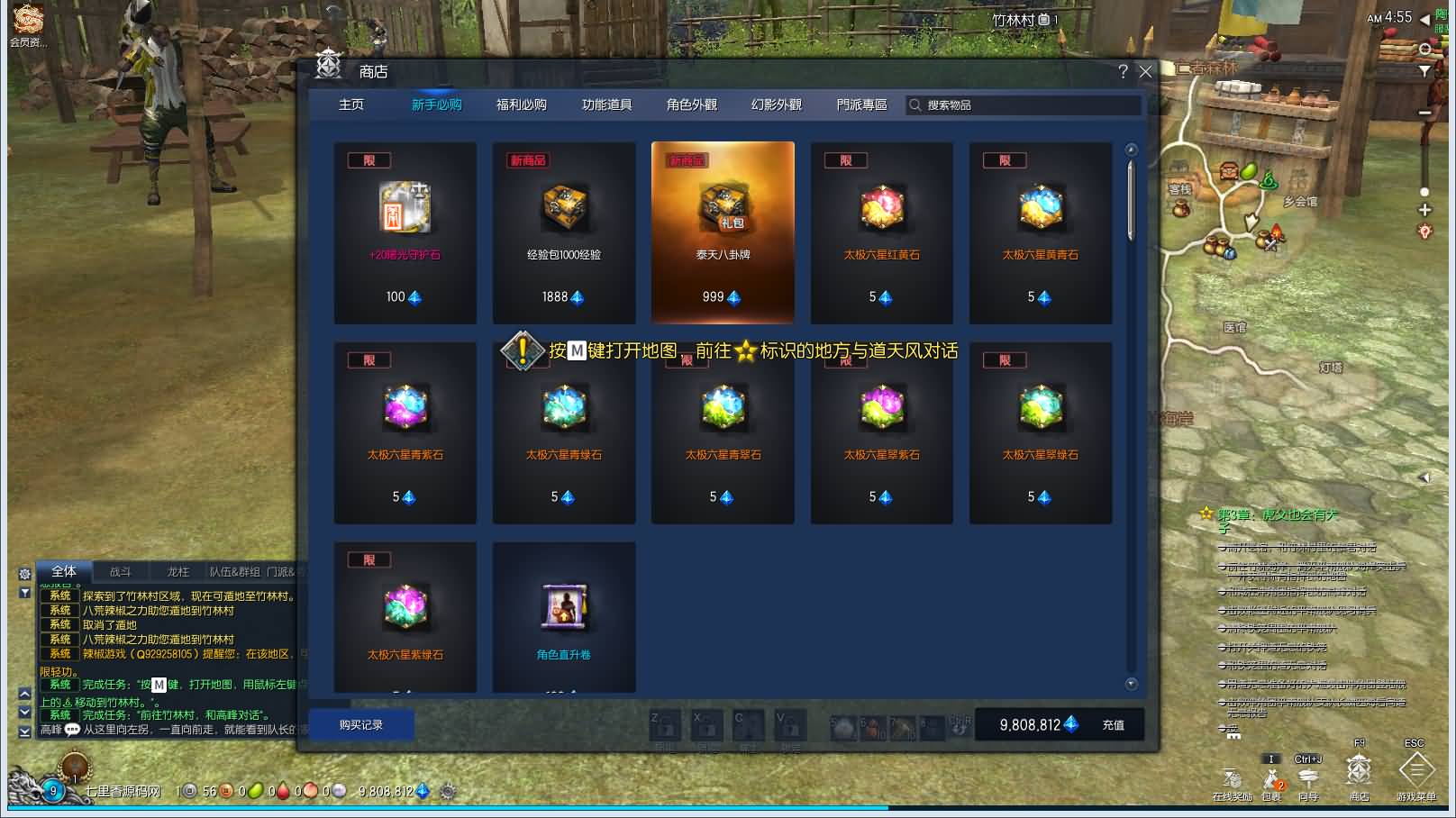
Task: Switch to the 功能道具 tab
Action: [606, 105]
